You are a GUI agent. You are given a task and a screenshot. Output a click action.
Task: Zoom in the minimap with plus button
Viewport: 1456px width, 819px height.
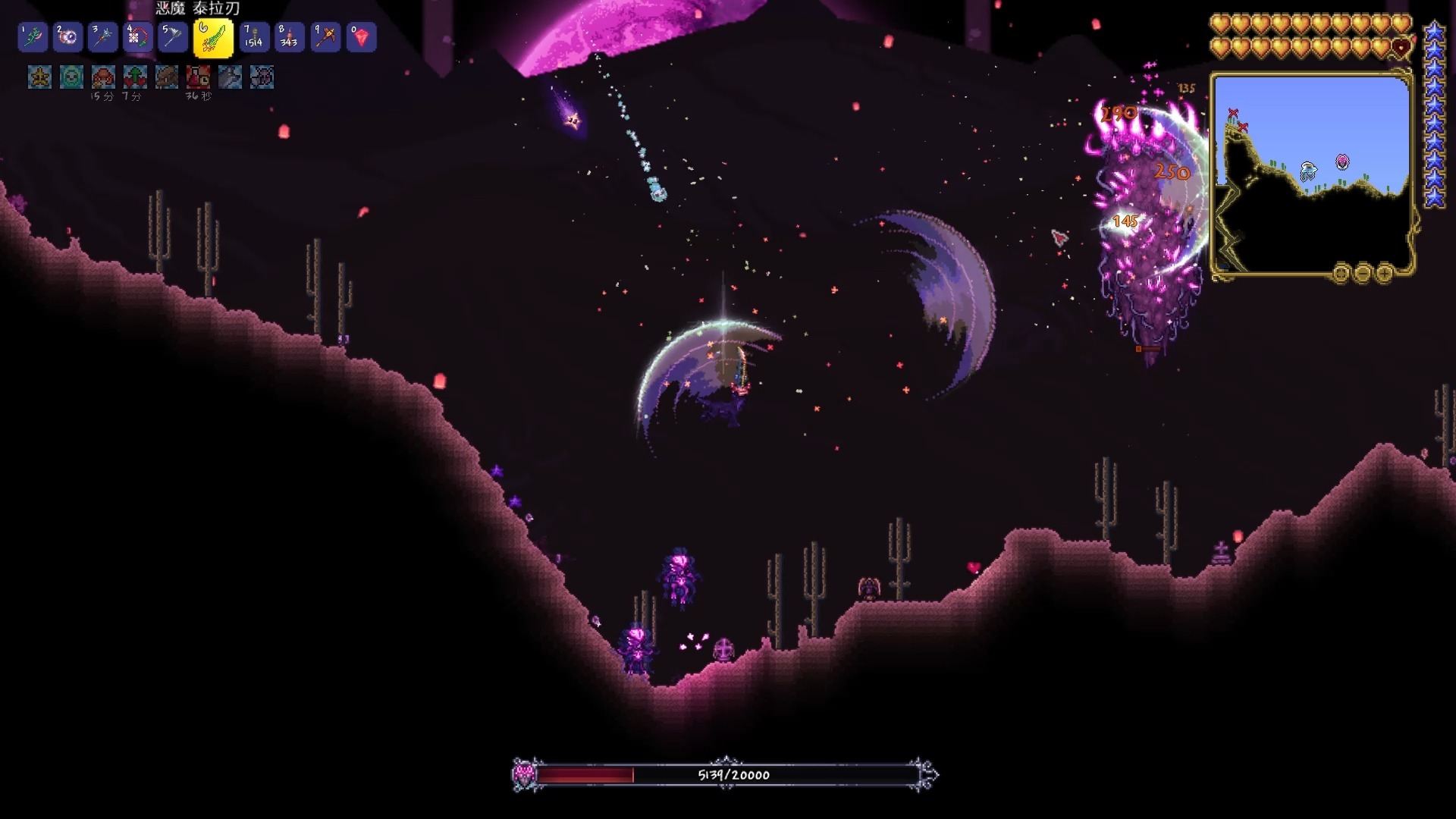pos(1384,272)
